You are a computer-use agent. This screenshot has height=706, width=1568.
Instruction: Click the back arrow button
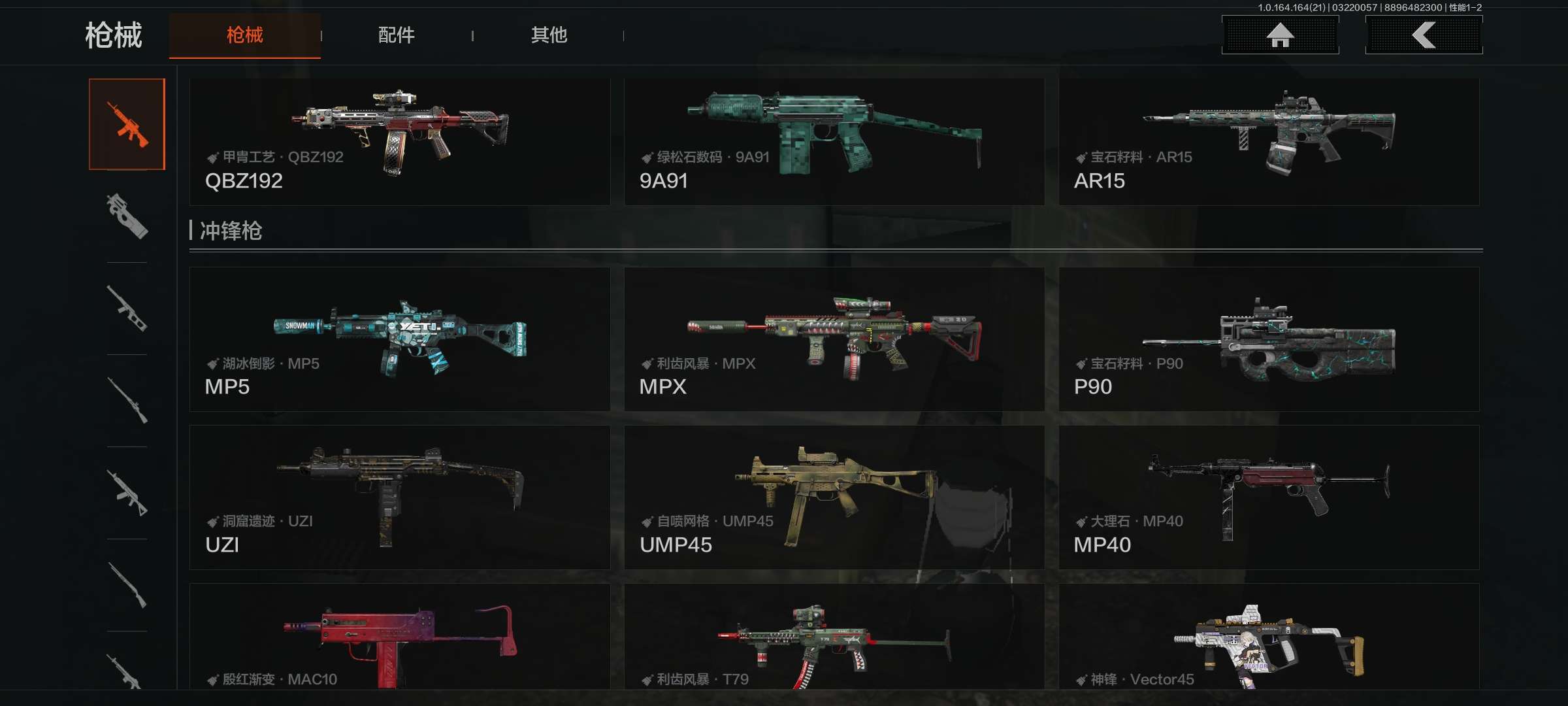[1424, 35]
